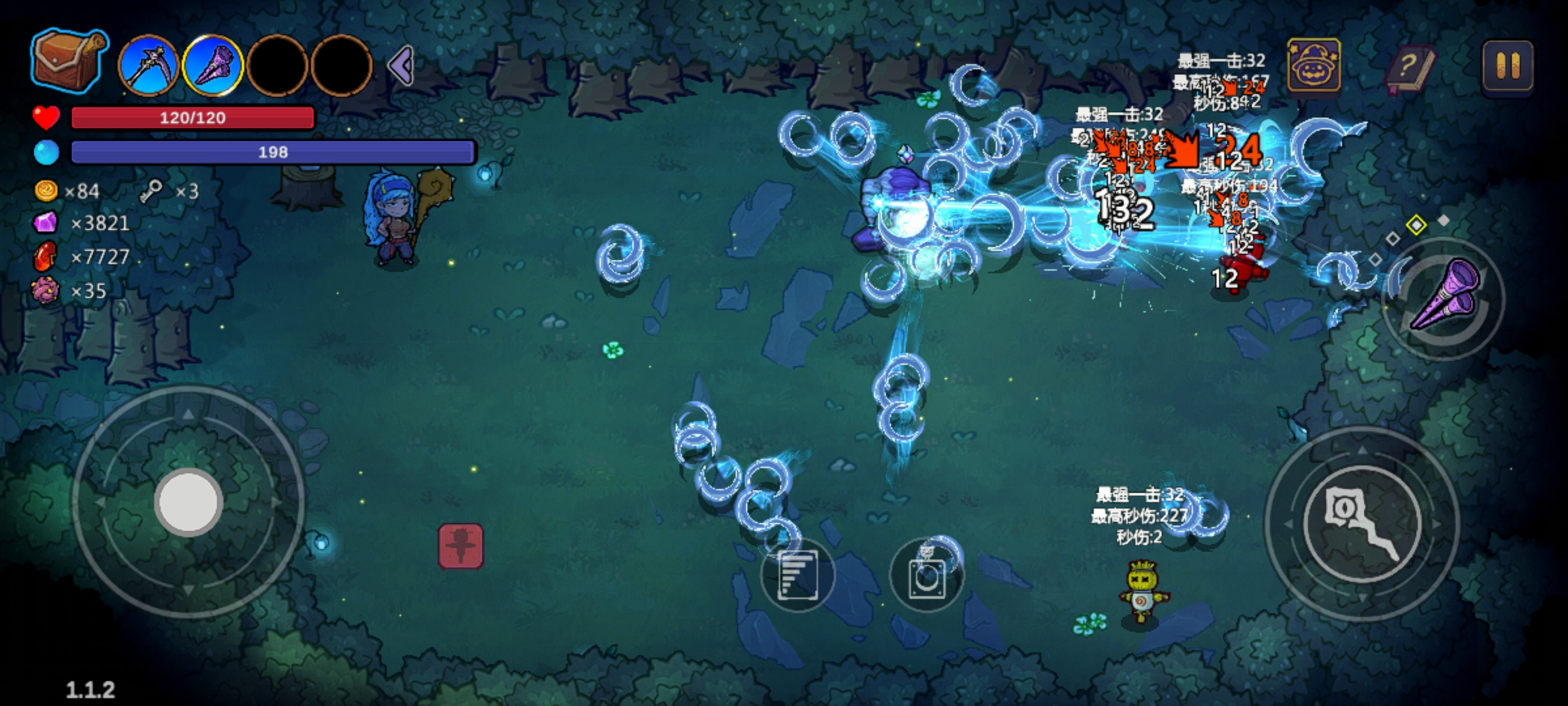This screenshot has width=1568, height=706.
Task: Tap the red scarecrow dummy button
Action: (461, 546)
